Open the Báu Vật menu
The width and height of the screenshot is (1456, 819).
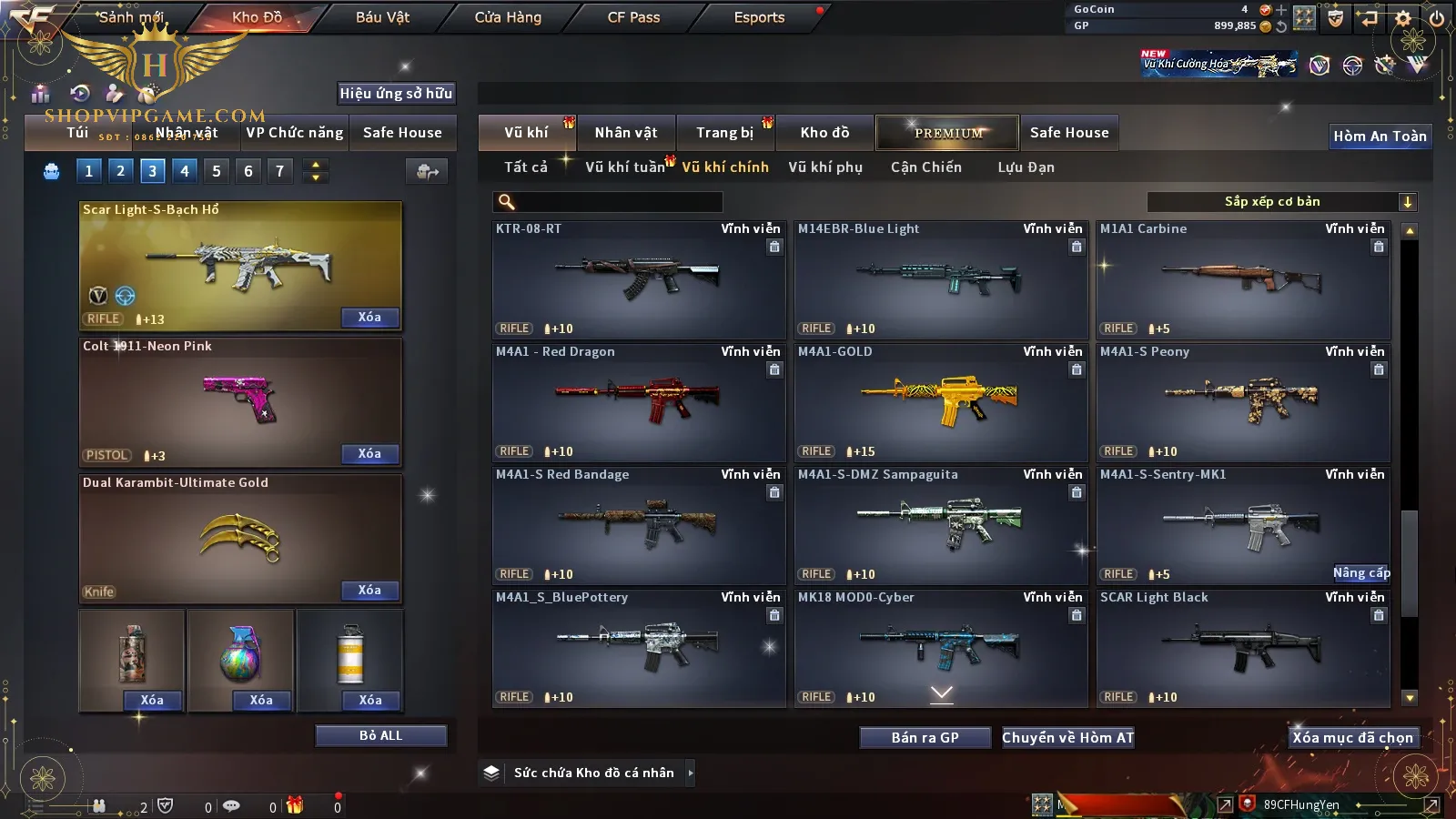click(x=382, y=17)
